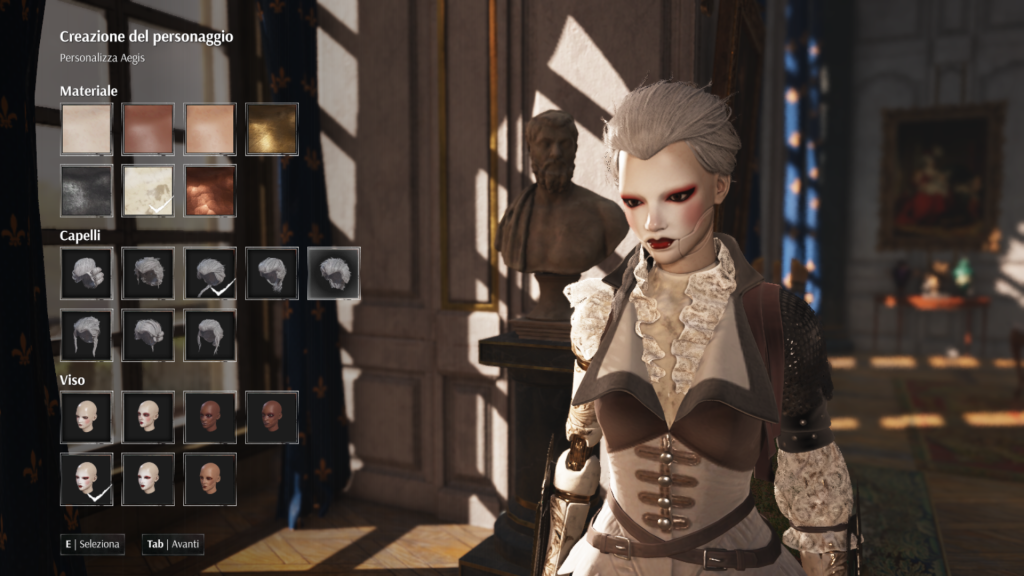Select the checkmarked hairstyle tile
Image resolution: width=1024 pixels, height=576 pixels.
[x=210, y=273]
